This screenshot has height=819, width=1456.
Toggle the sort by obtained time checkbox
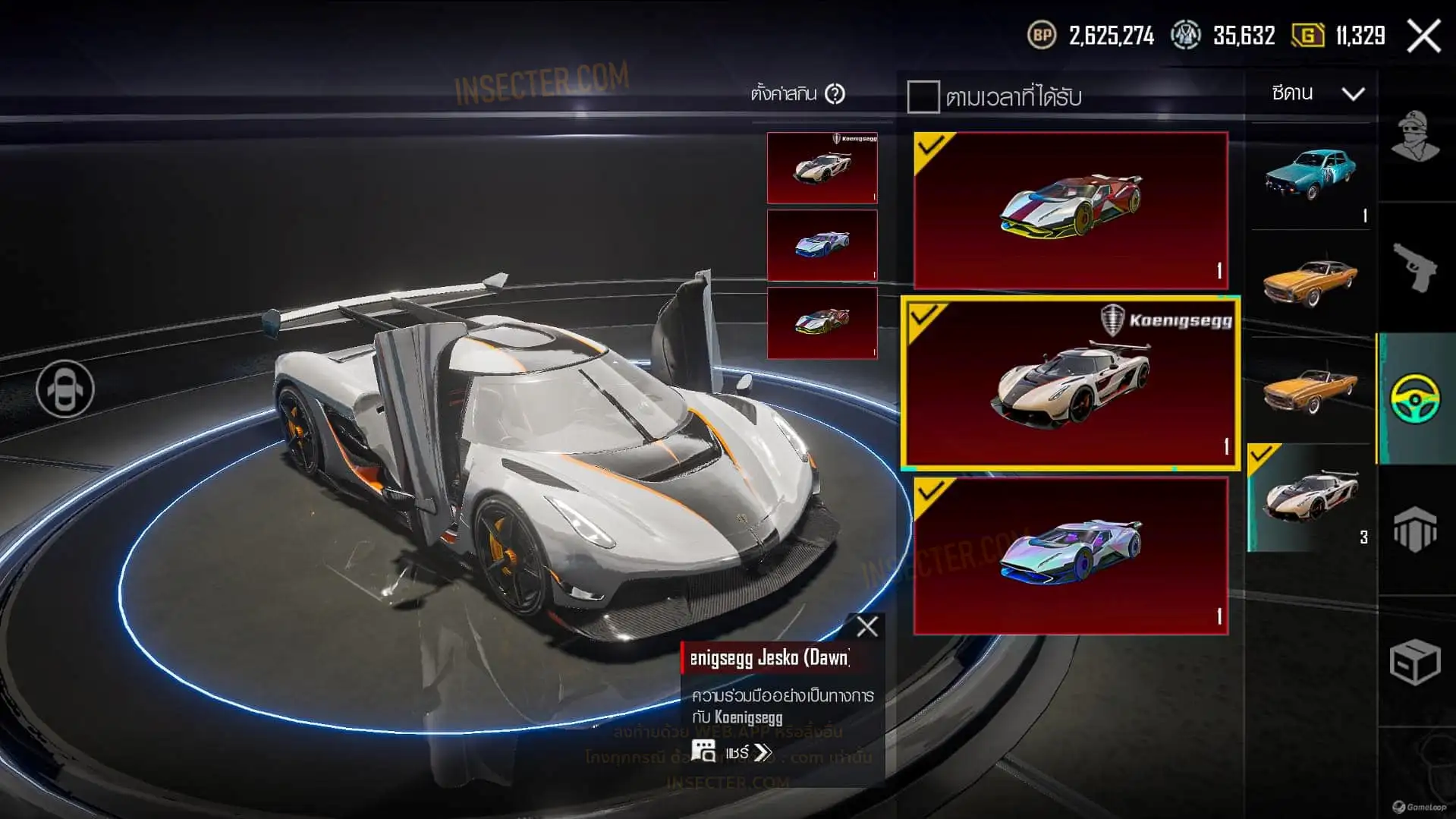point(923,97)
